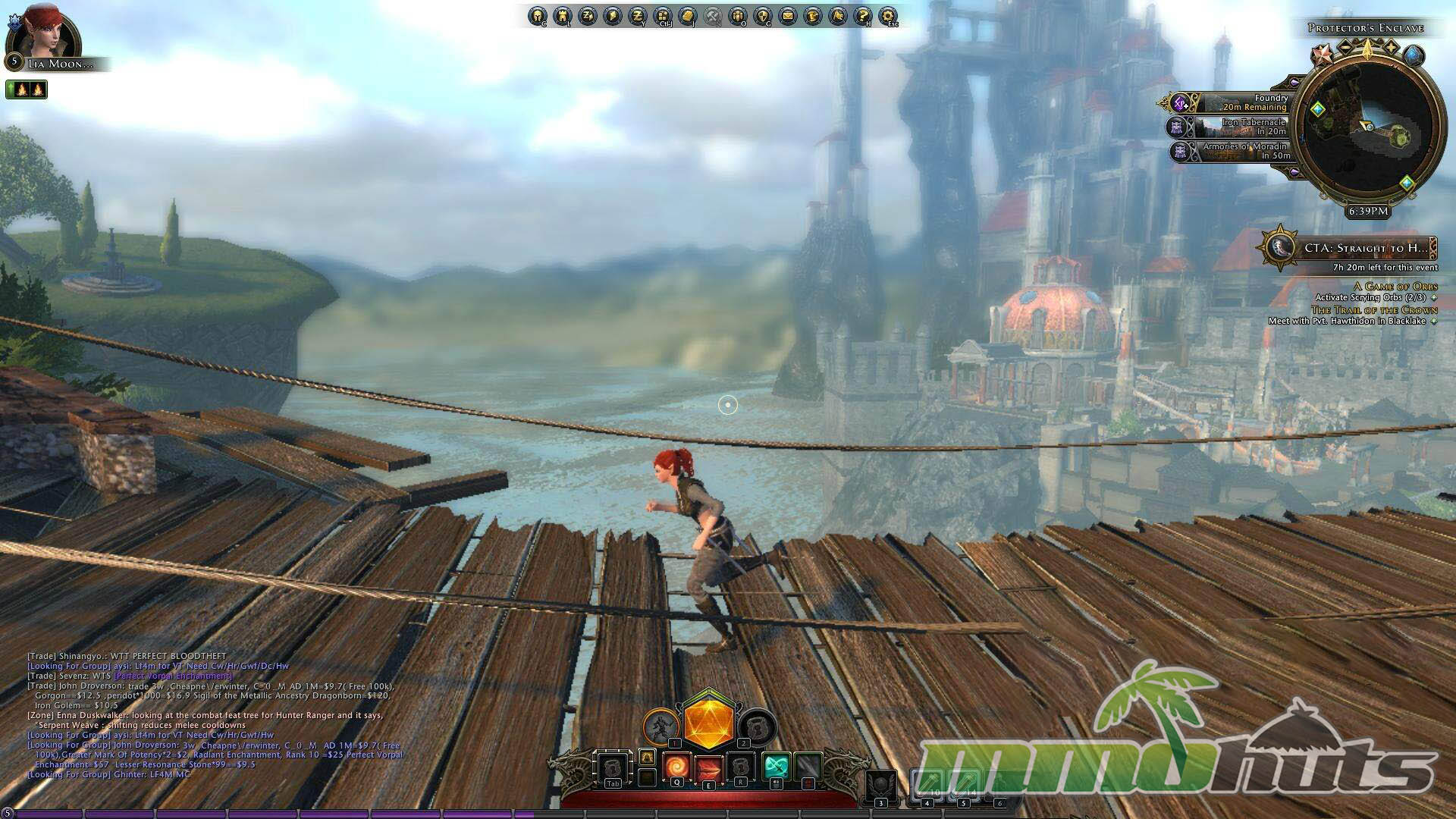Select The Trail of the Crown quest
This screenshot has width=1456, height=819.
click(1374, 310)
